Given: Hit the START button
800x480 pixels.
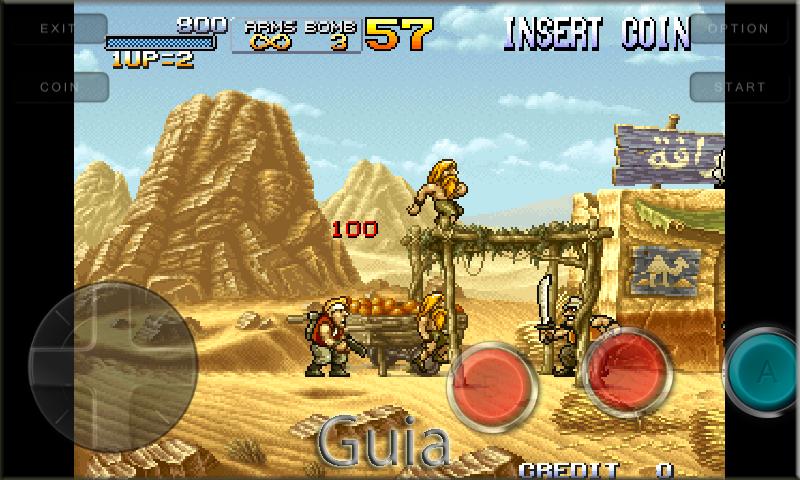Looking at the screenshot, I should coord(740,87).
